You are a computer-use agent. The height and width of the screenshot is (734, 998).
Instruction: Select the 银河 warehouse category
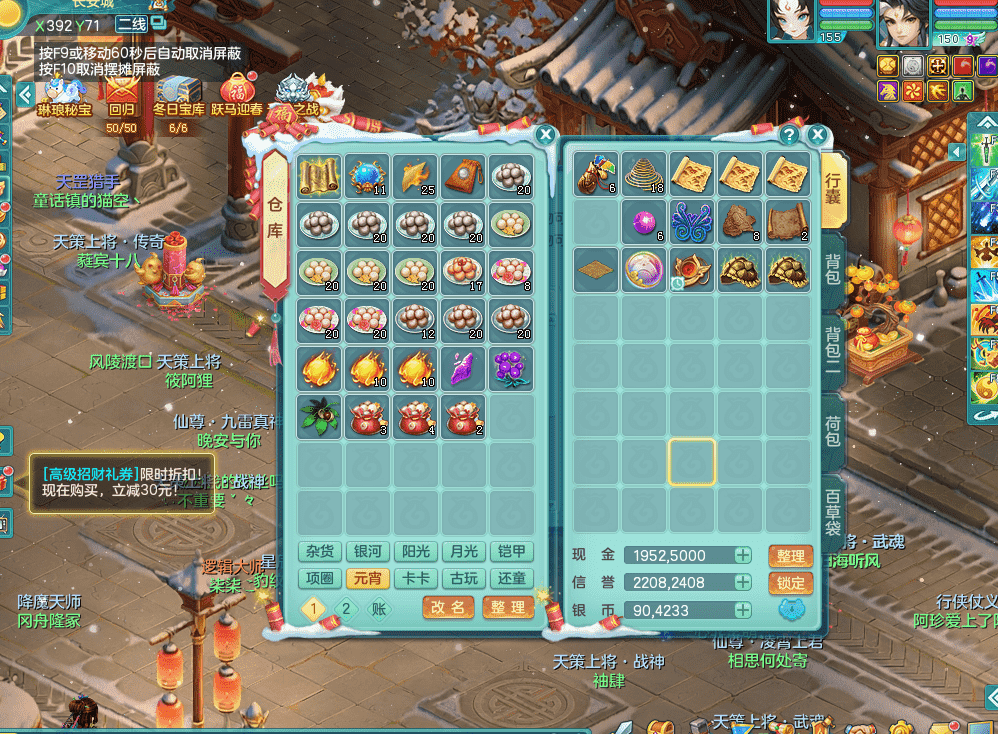(x=367, y=552)
